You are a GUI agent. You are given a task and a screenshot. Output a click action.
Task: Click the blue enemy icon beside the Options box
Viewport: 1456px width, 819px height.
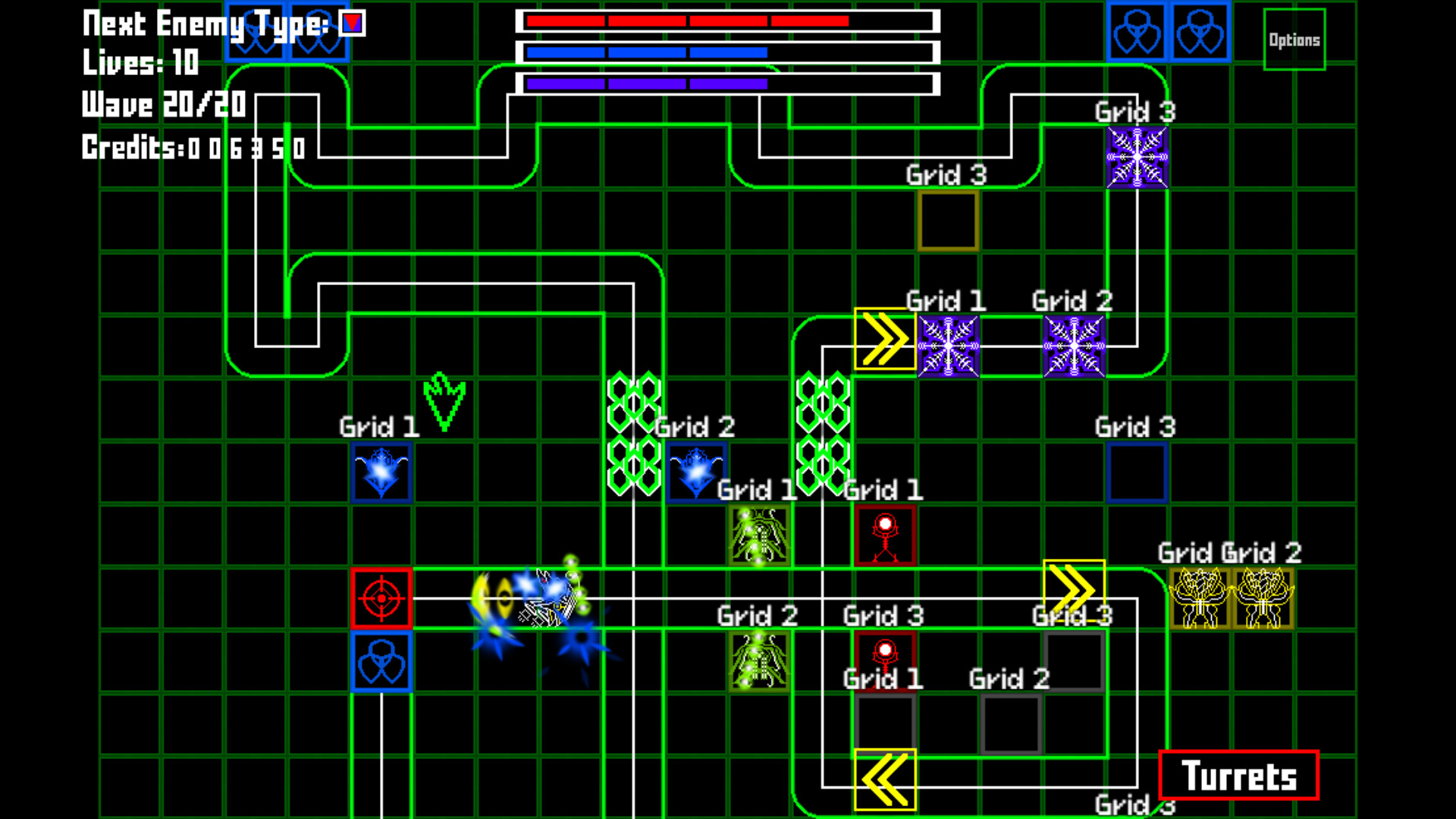pos(1199,32)
